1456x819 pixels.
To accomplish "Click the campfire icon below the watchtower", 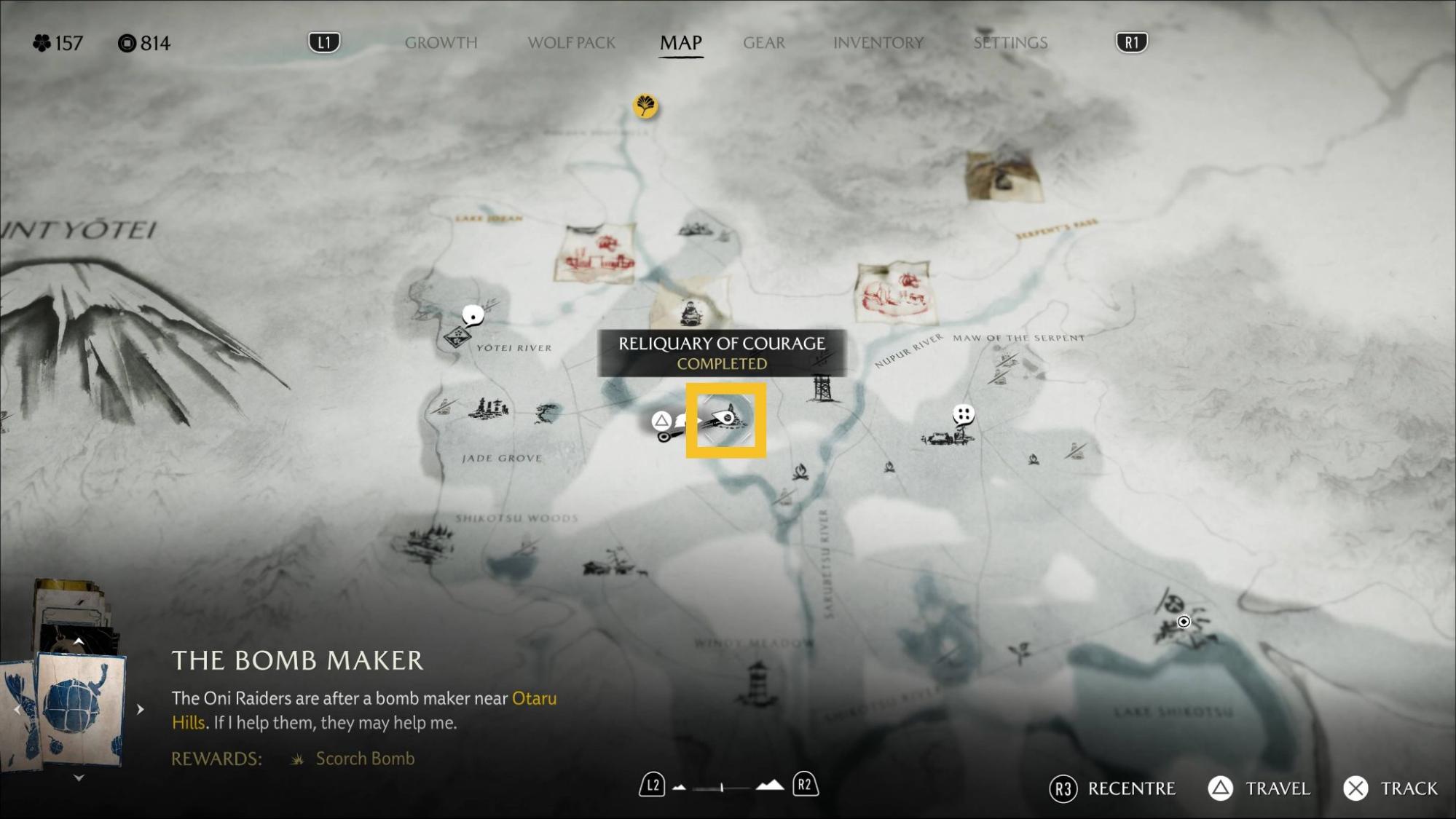I will 800,472.
